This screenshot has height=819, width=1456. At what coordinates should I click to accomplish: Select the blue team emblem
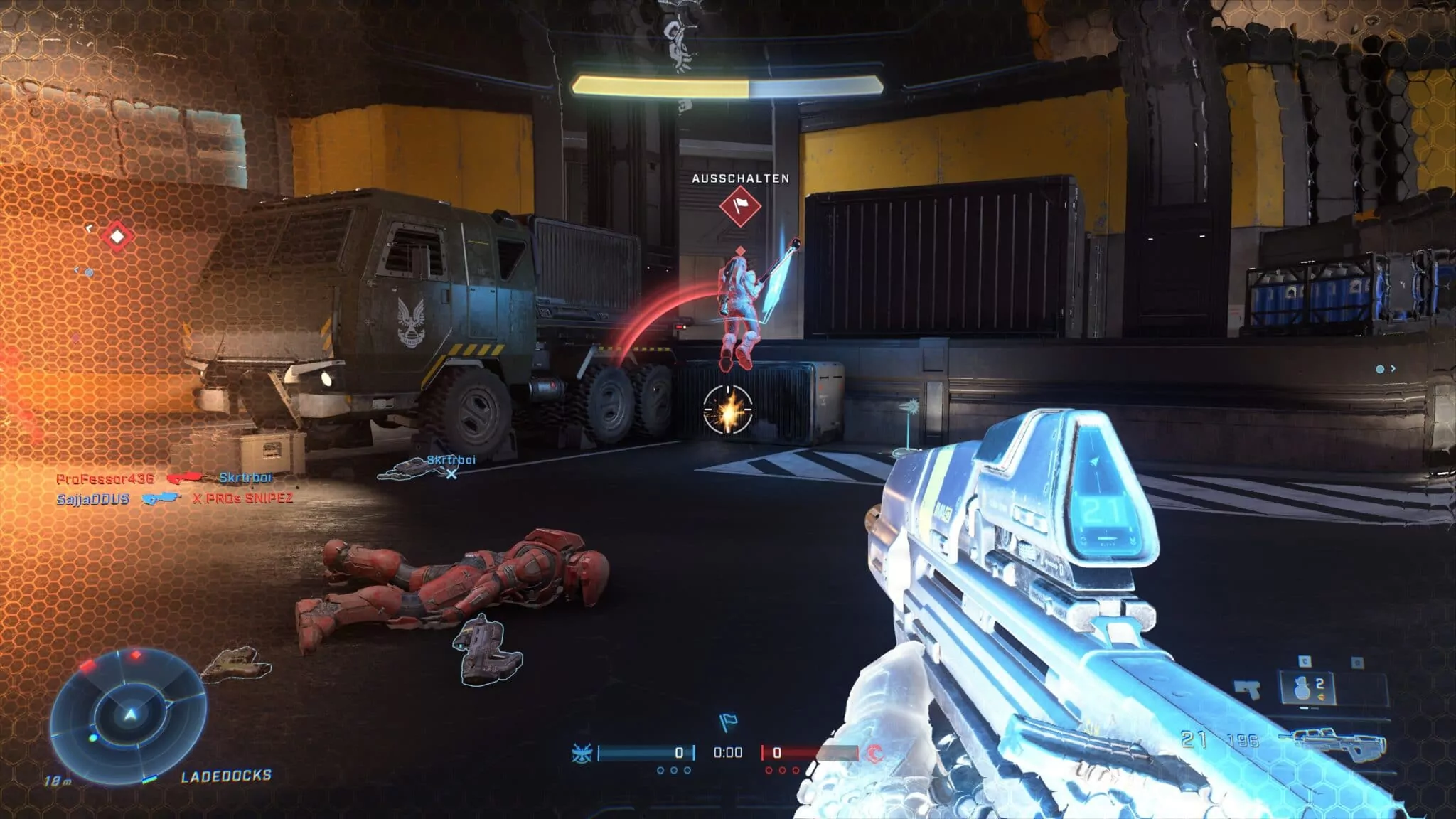[x=582, y=753]
